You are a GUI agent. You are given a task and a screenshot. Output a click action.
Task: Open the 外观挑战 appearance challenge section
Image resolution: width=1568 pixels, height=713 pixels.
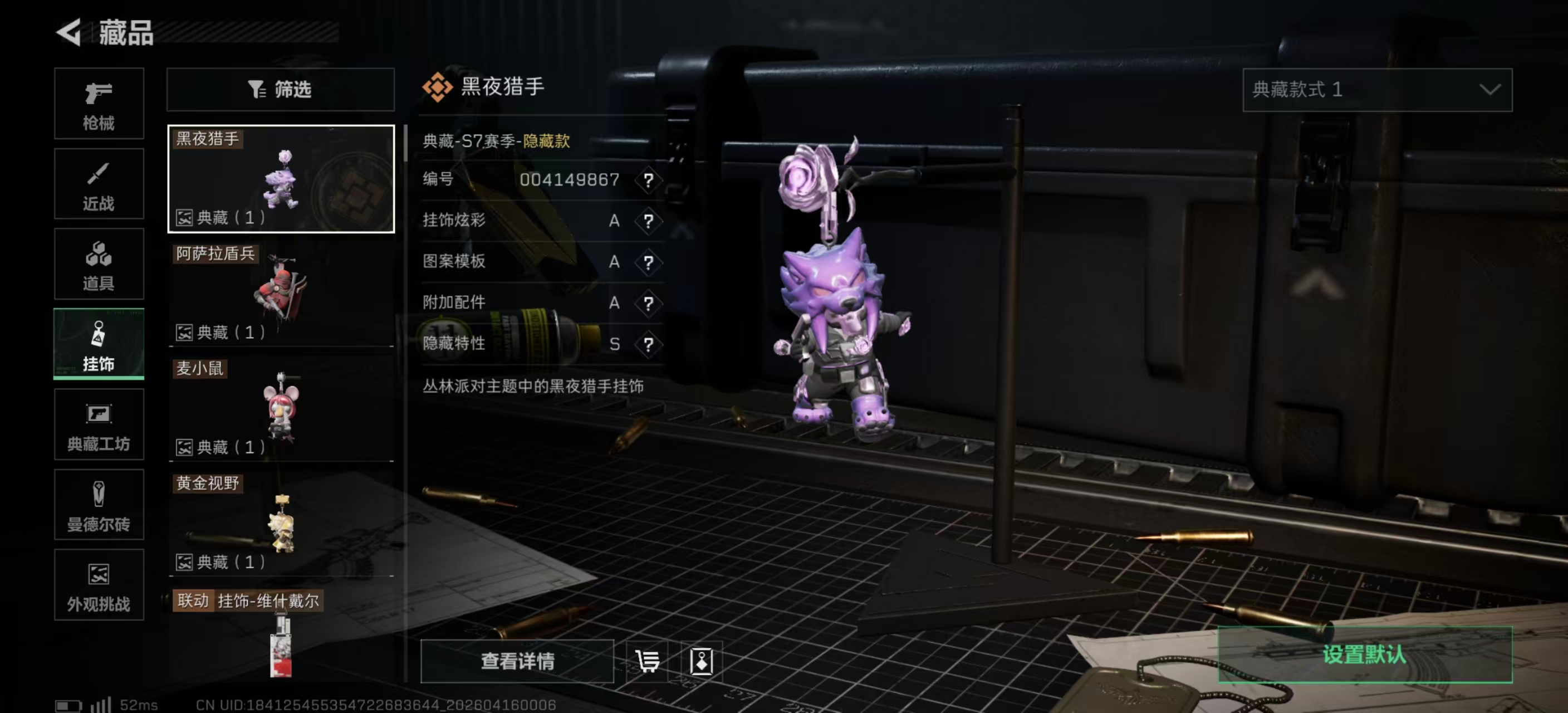(x=99, y=585)
